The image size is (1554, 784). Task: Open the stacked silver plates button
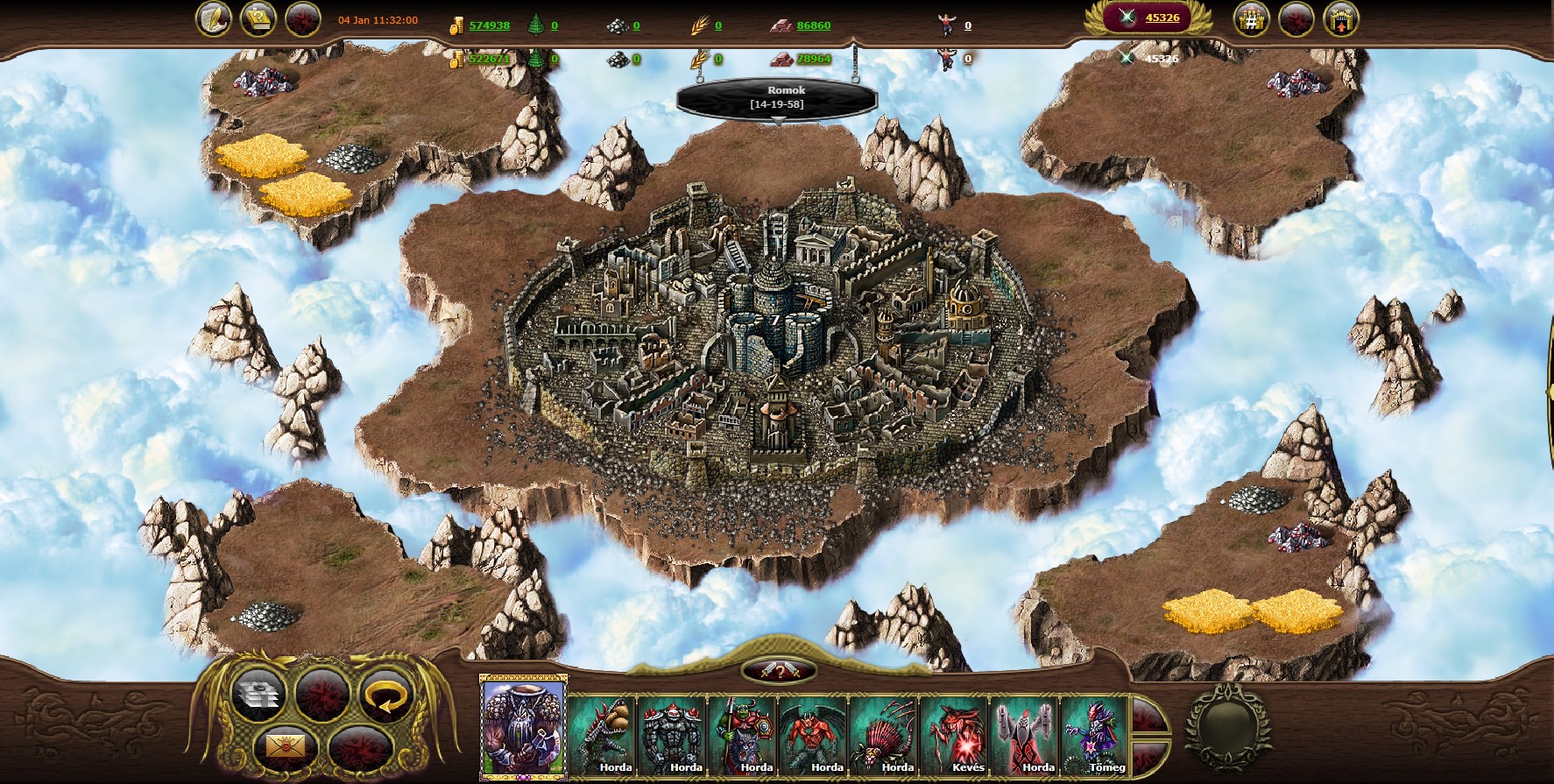tap(258, 696)
